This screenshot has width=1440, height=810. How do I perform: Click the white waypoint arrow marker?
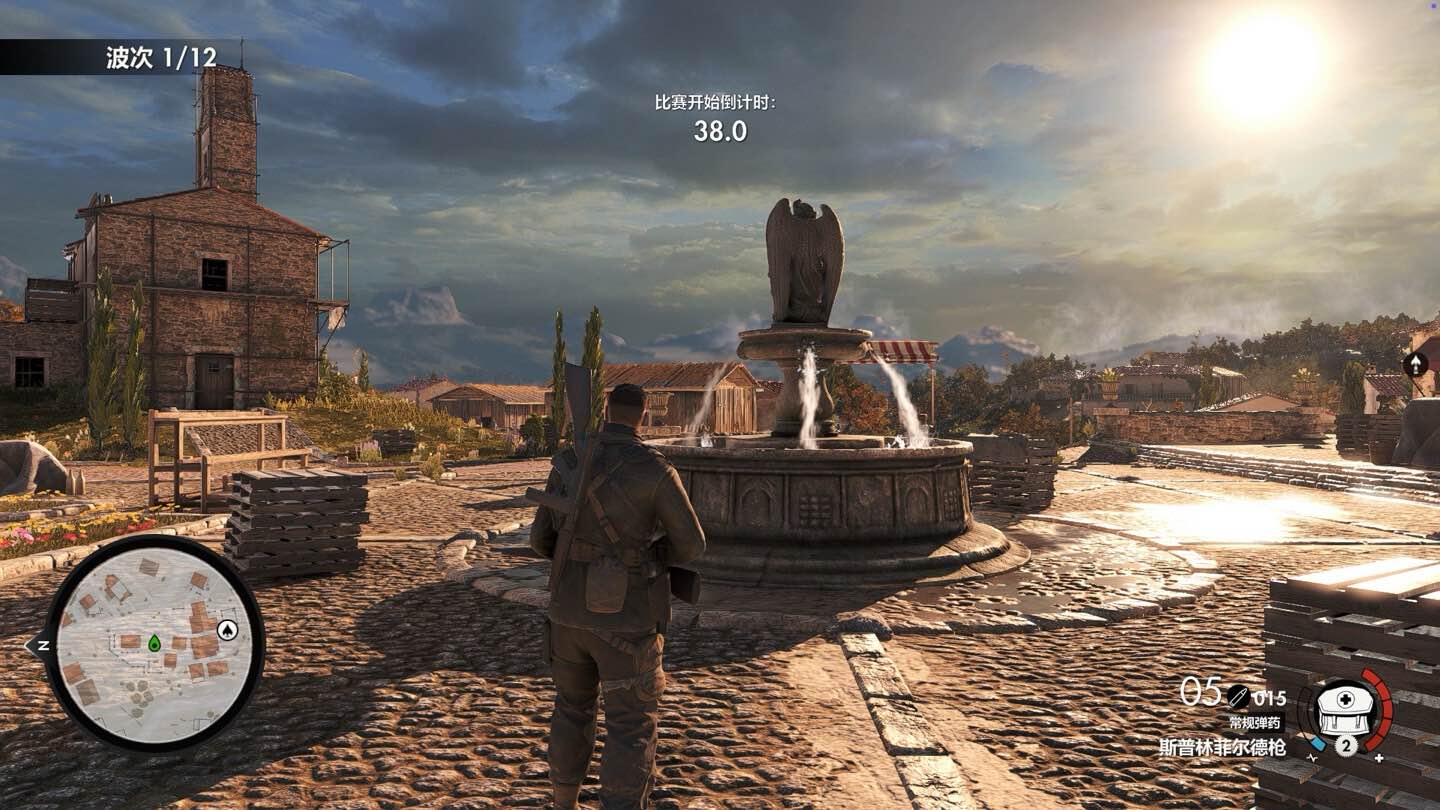pos(1415,363)
